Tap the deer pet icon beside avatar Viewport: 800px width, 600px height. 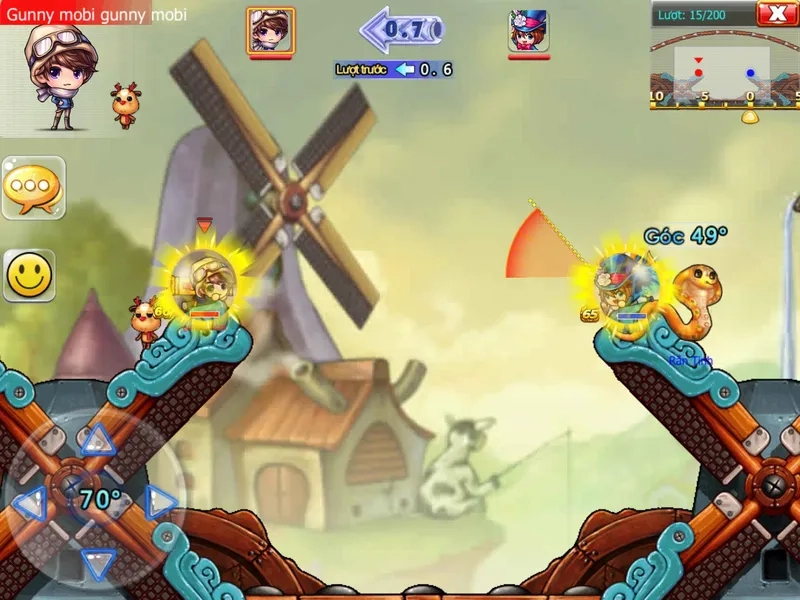point(125,105)
